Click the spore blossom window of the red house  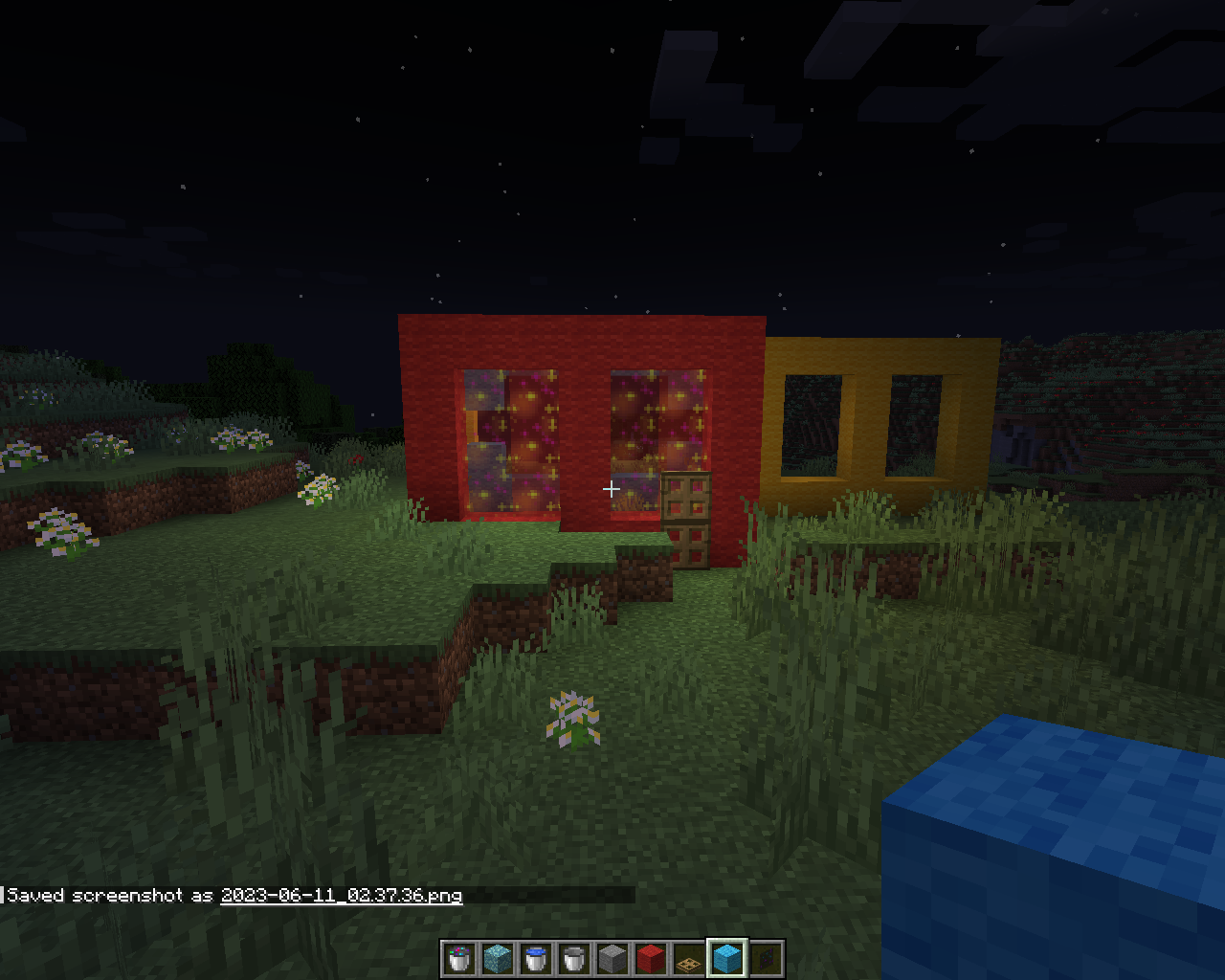click(512, 440)
